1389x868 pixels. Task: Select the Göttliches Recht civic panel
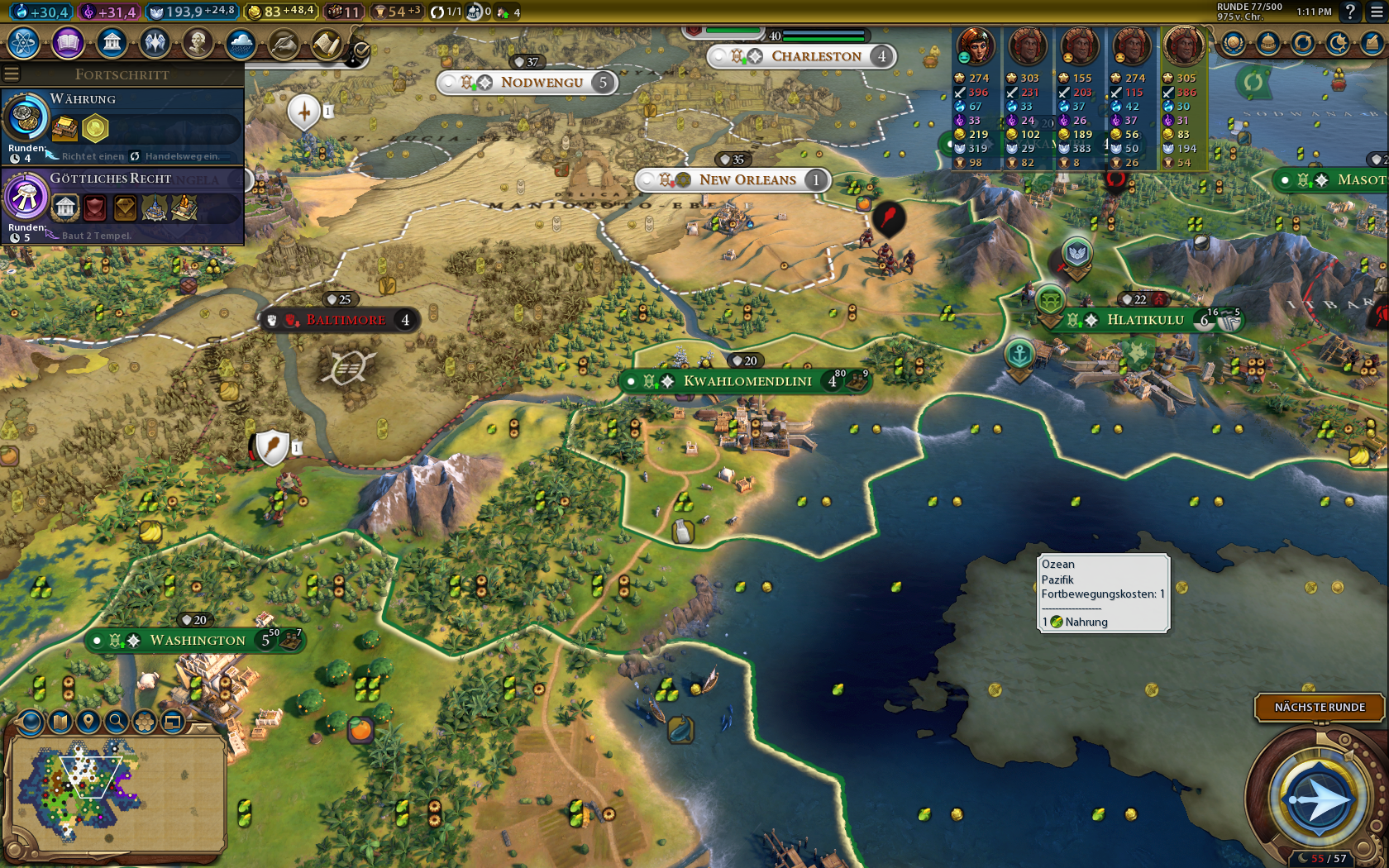tap(122, 206)
